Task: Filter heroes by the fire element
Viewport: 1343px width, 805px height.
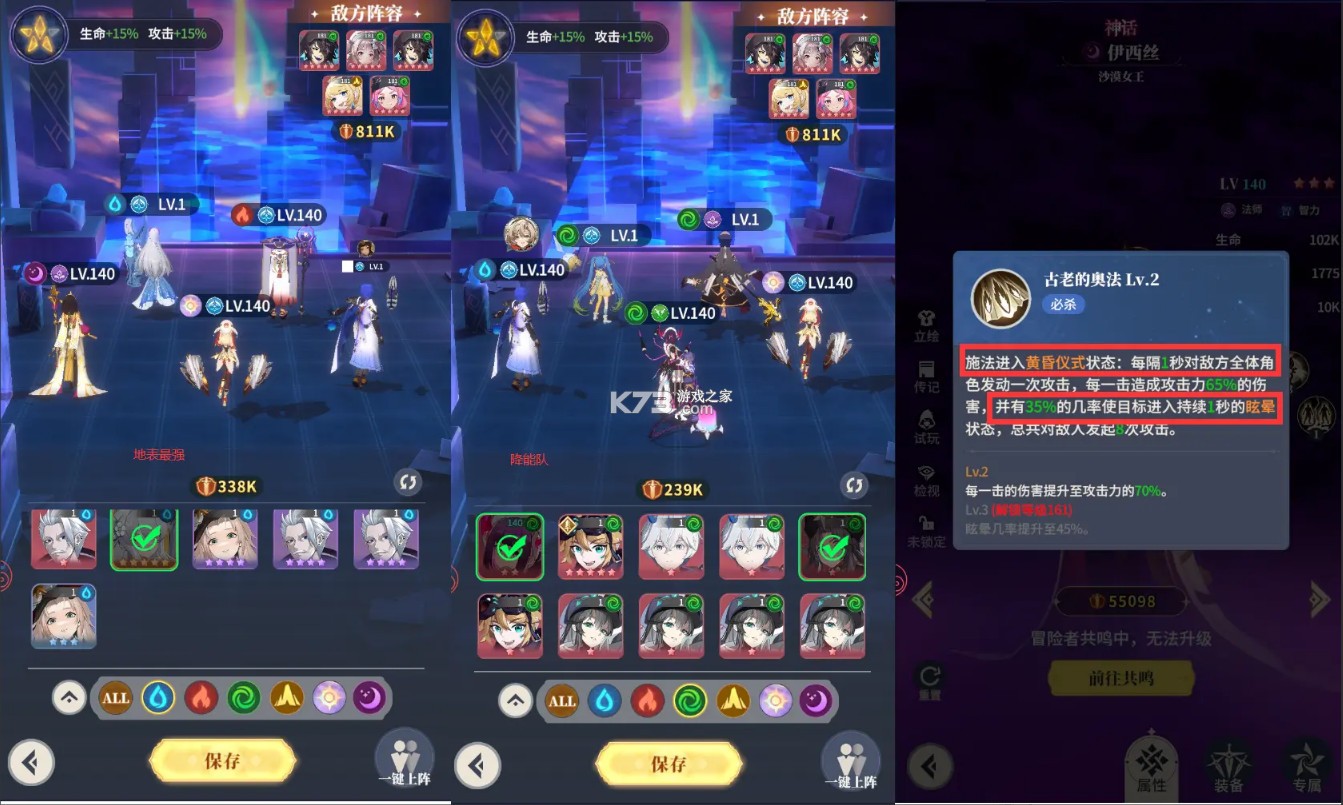Action: (x=199, y=698)
